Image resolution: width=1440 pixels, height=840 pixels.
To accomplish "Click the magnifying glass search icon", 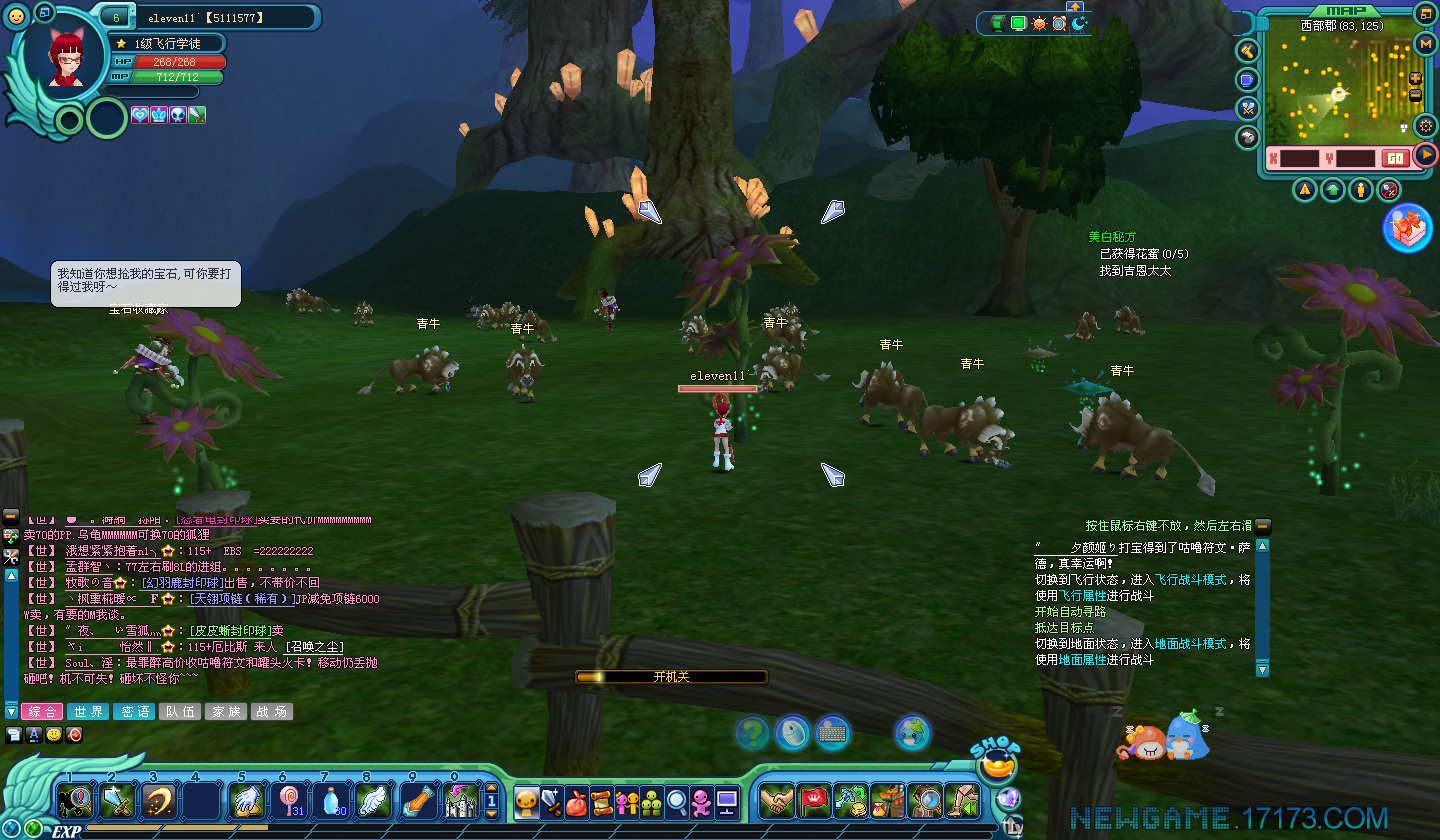I will (677, 802).
